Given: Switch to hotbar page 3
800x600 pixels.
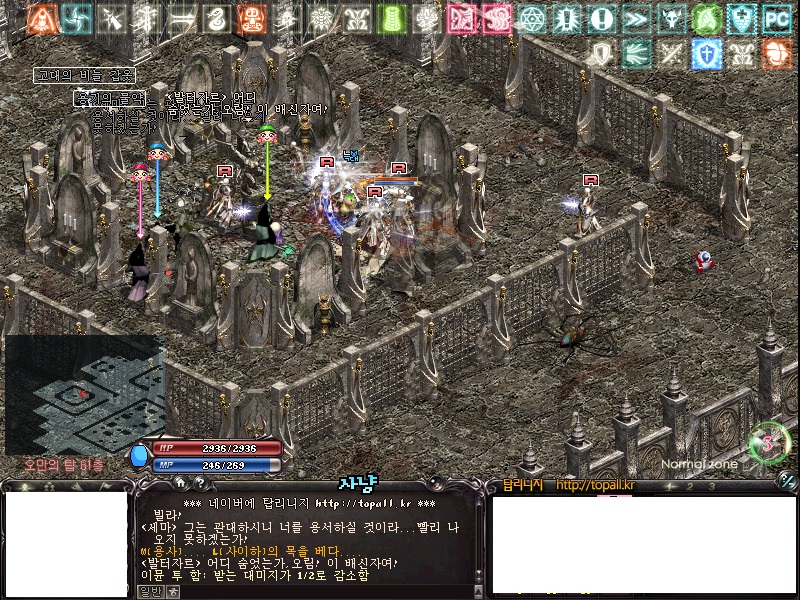Looking at the screenshot, I should click(711, 487).
